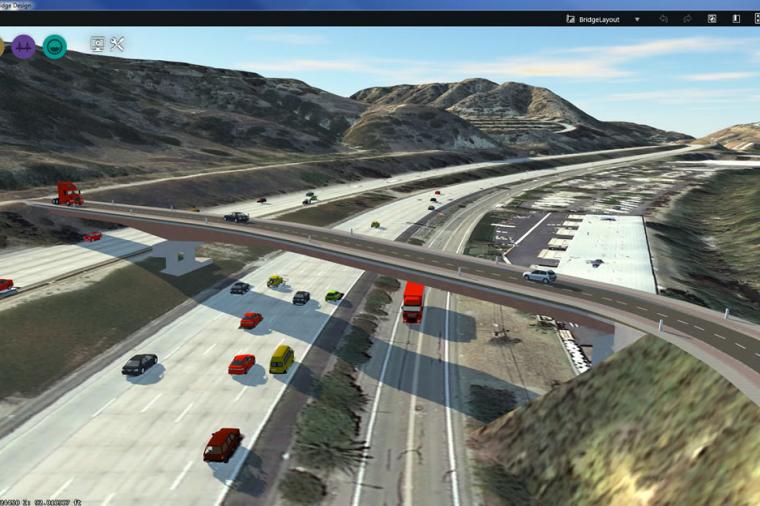The image size is (760, 506).
Task: Open the monitor presentation tool
Action: point(97,44)
